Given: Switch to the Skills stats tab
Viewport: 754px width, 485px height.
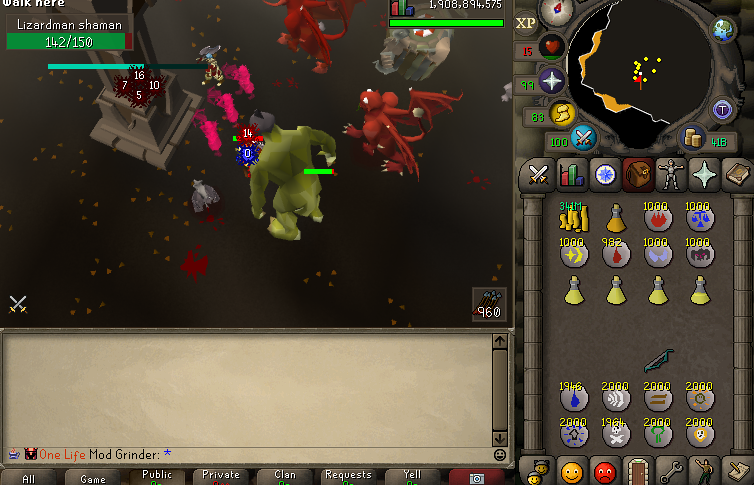Looking at the screenshot, I should pos(572,176).
